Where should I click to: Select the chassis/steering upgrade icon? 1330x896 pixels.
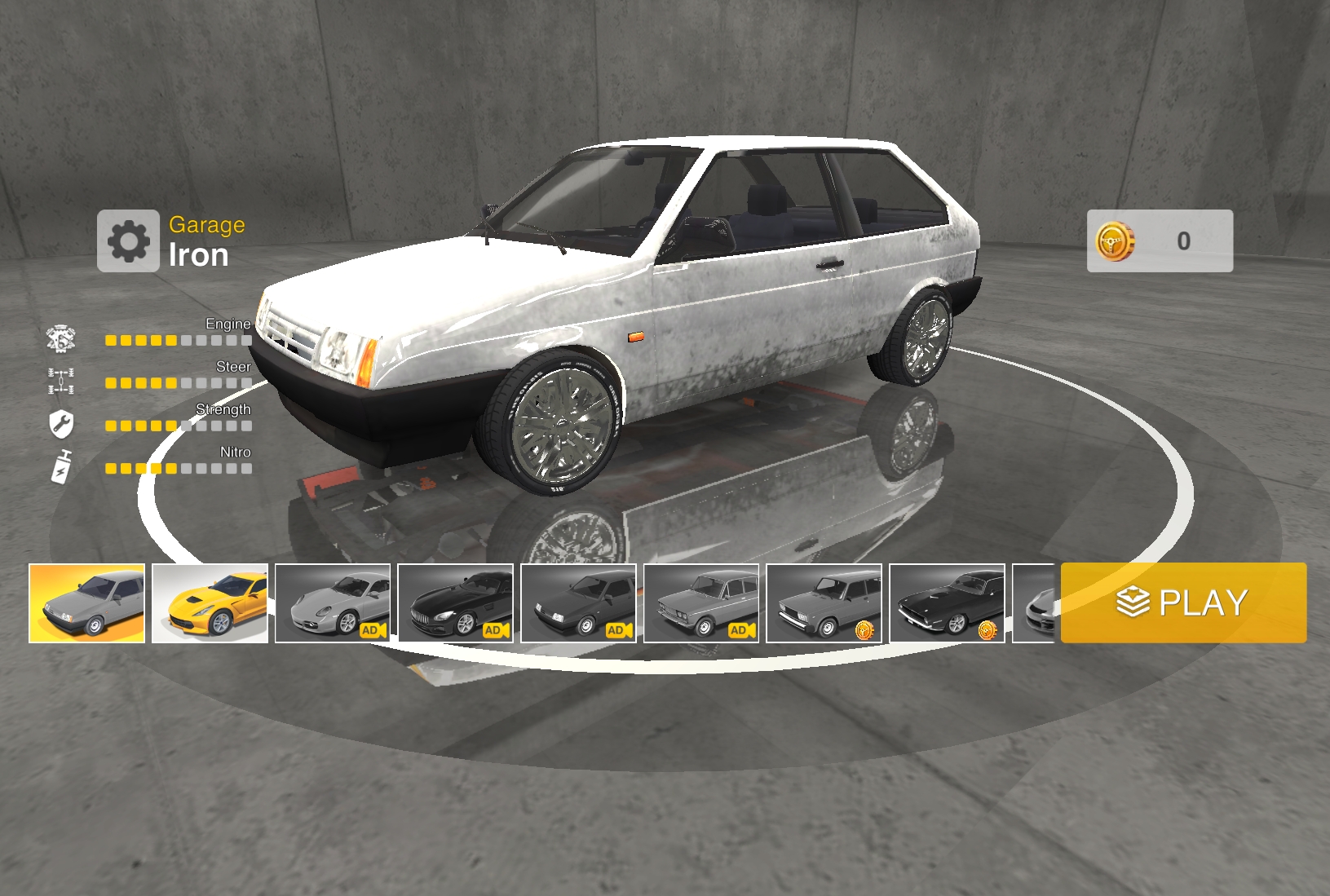coord(61,379)
